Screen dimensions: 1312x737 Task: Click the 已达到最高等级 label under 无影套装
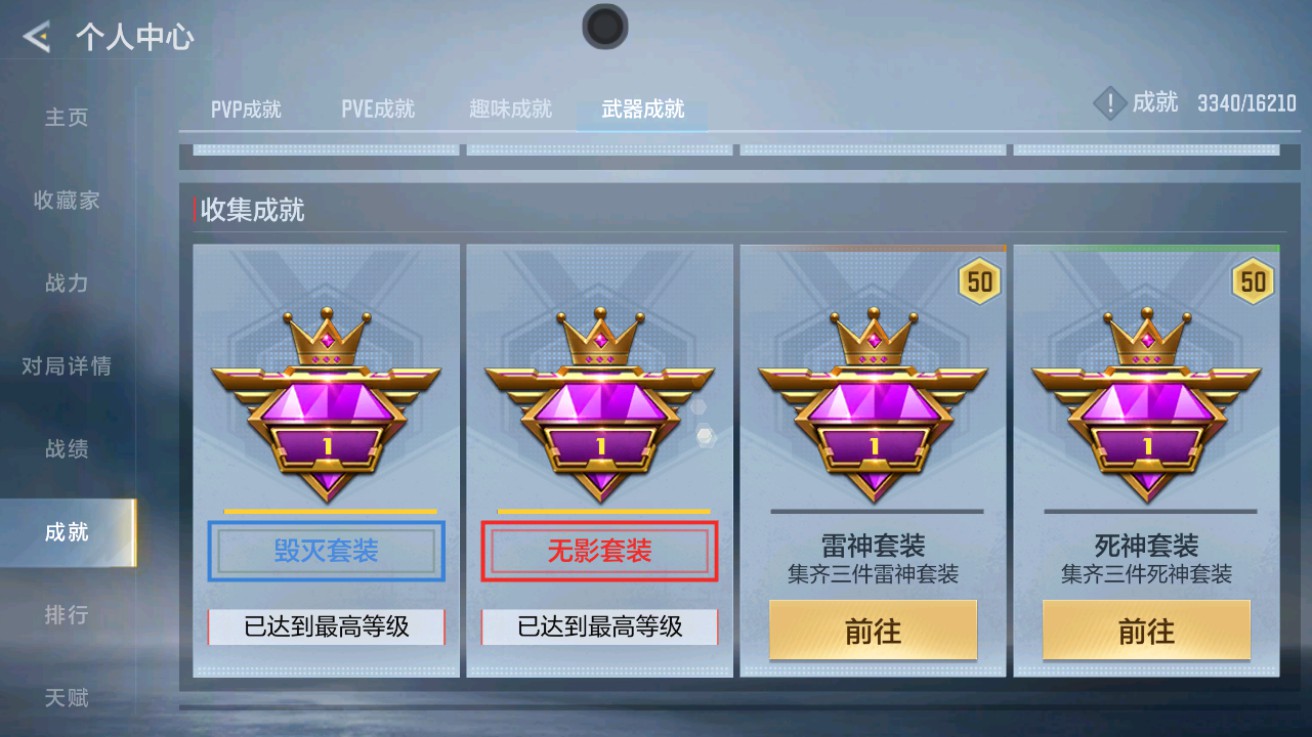point(599,627)
